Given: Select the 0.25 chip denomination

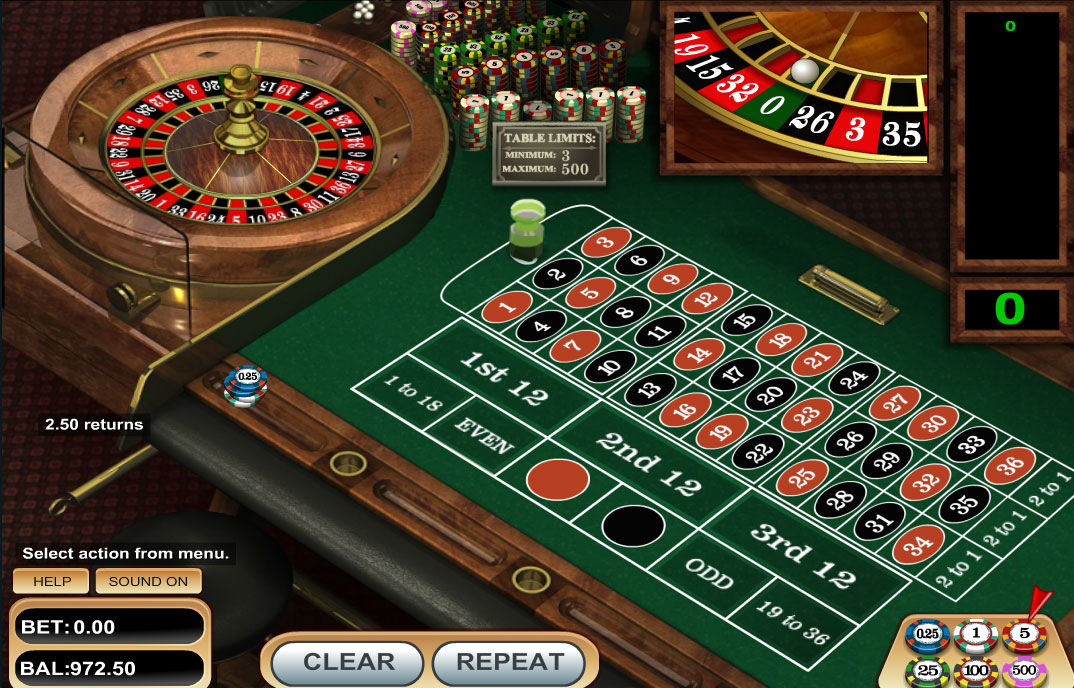Looking at the screenshot, I should pos(927,635).
